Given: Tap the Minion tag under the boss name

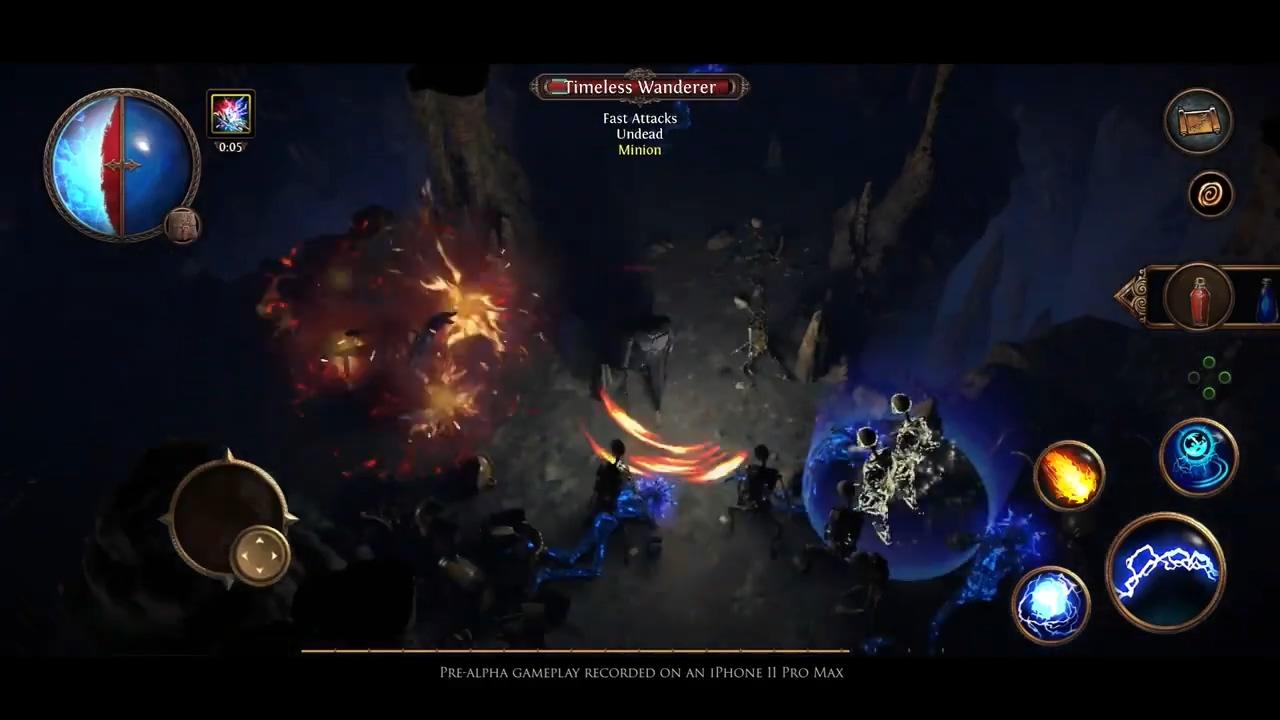Looking at the screenshot, I should [x=639, y=149].
